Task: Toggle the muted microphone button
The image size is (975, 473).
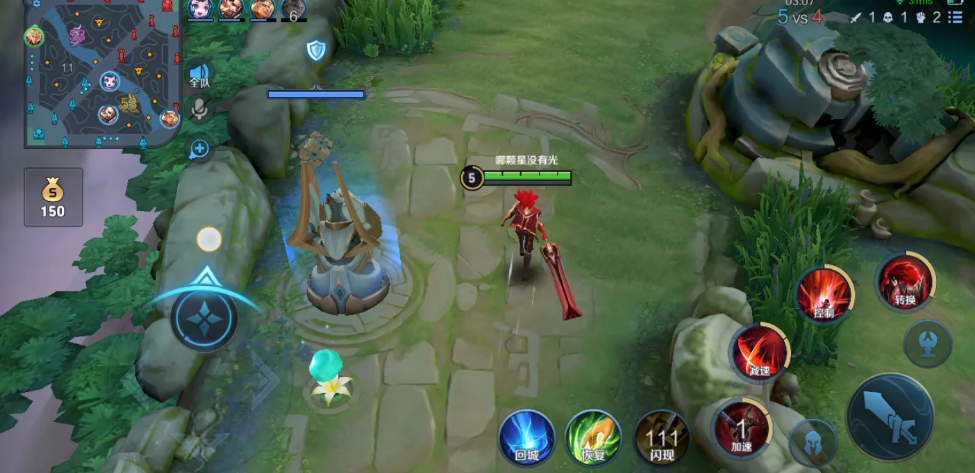Action: (x=199, y=109)
